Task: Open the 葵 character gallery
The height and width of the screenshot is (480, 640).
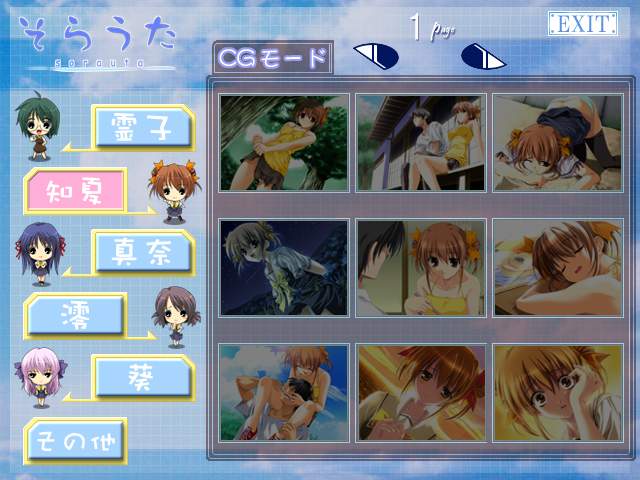Action: tap(142, 376)
